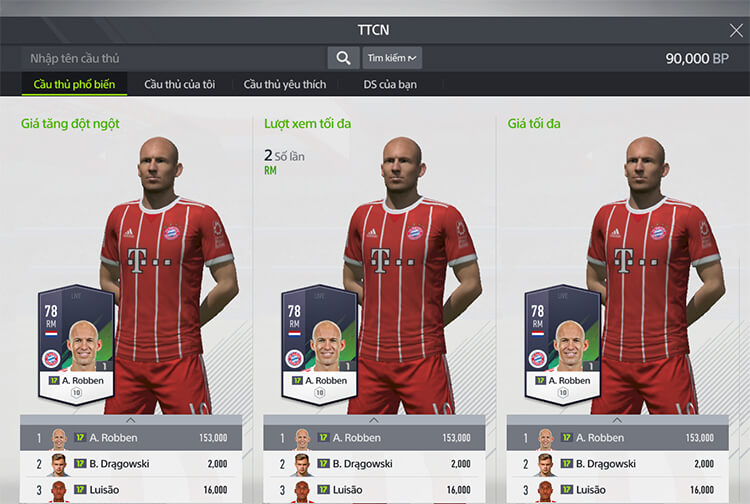750x504 pixels.
Task: Show the DS của bạn tab
Action: 390,84
